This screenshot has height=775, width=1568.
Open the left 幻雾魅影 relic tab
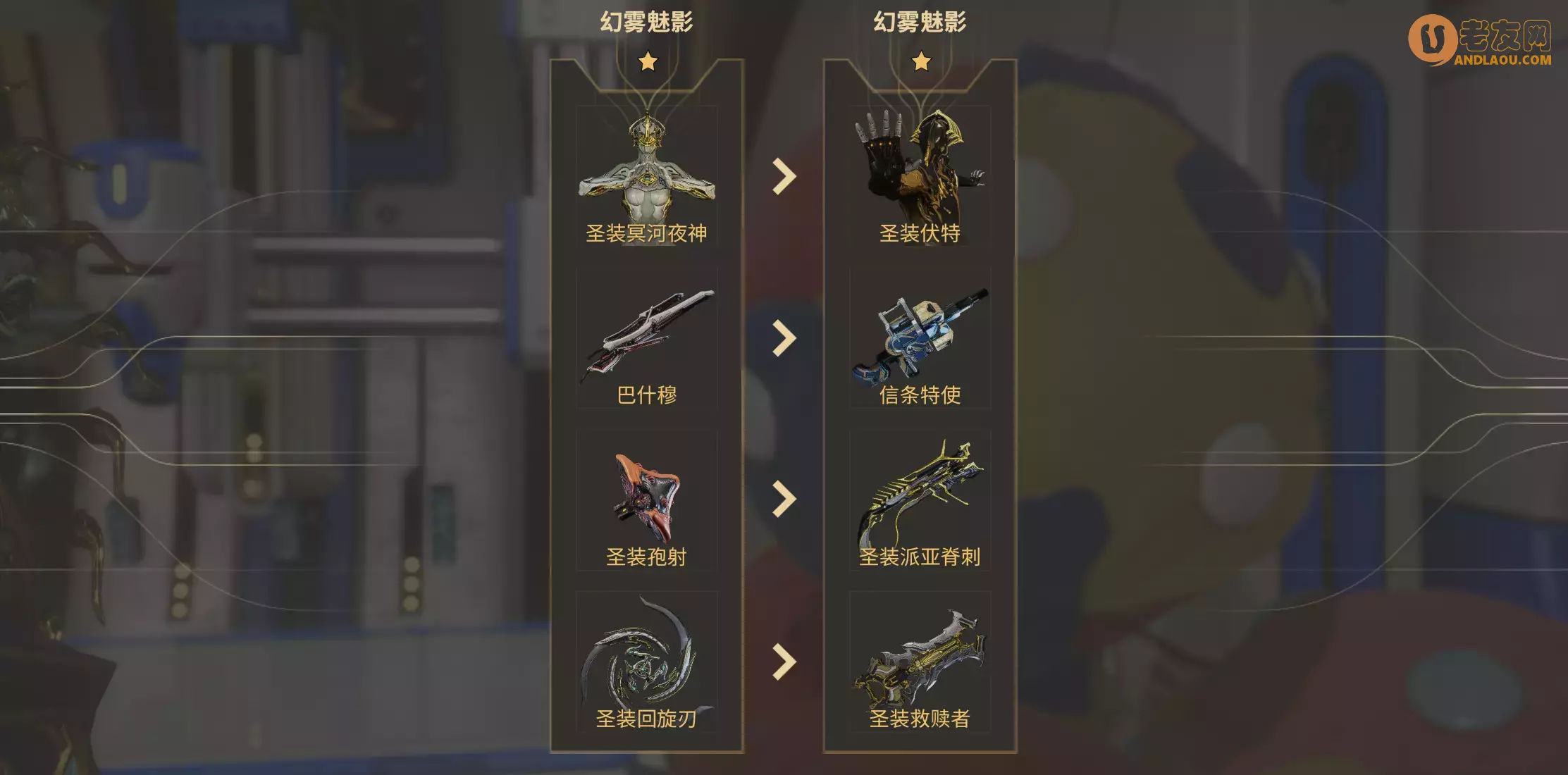[x=646, y=20]
